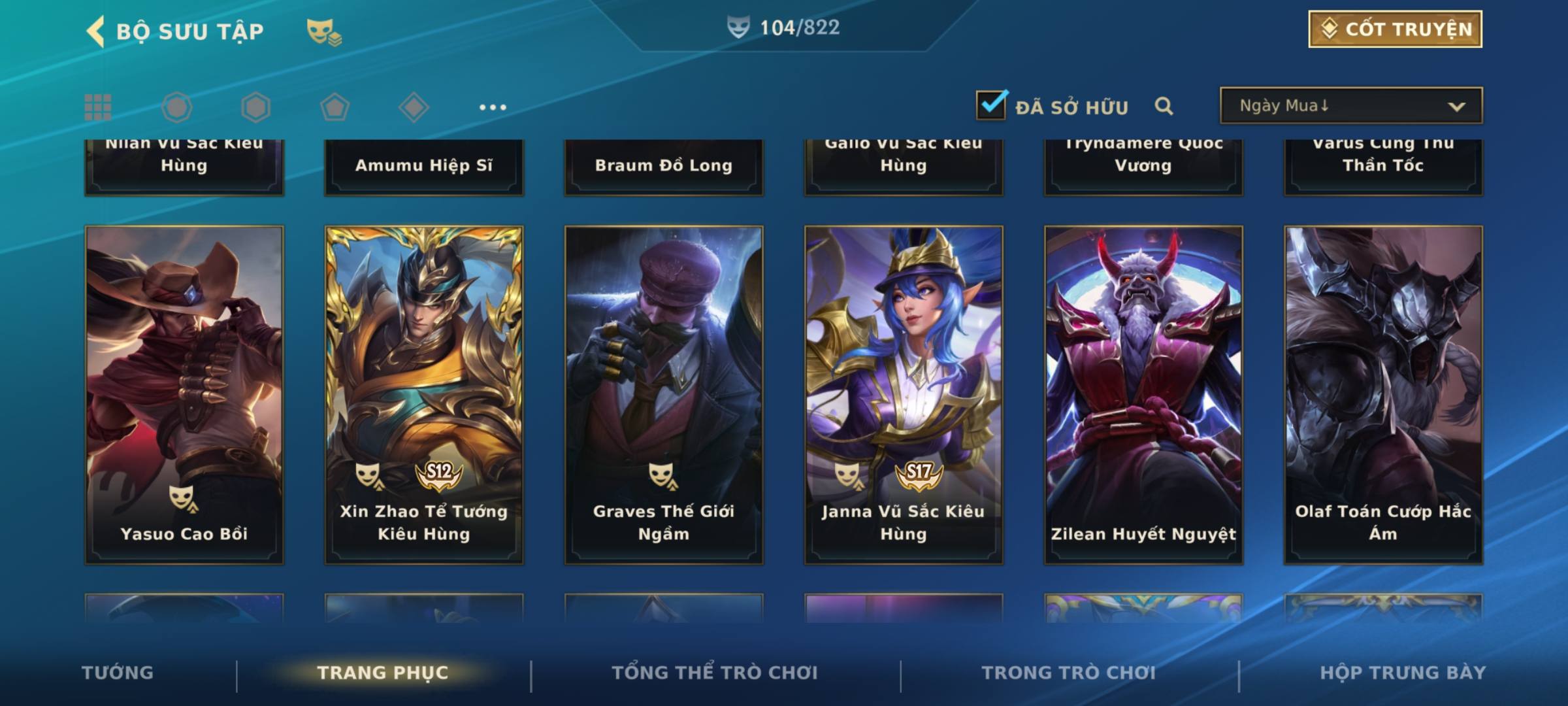The width and height of the screenshot is (1568, 706).
Task: Toggle the Đã Sở Hữu checkbox
Action: [991, 105]
